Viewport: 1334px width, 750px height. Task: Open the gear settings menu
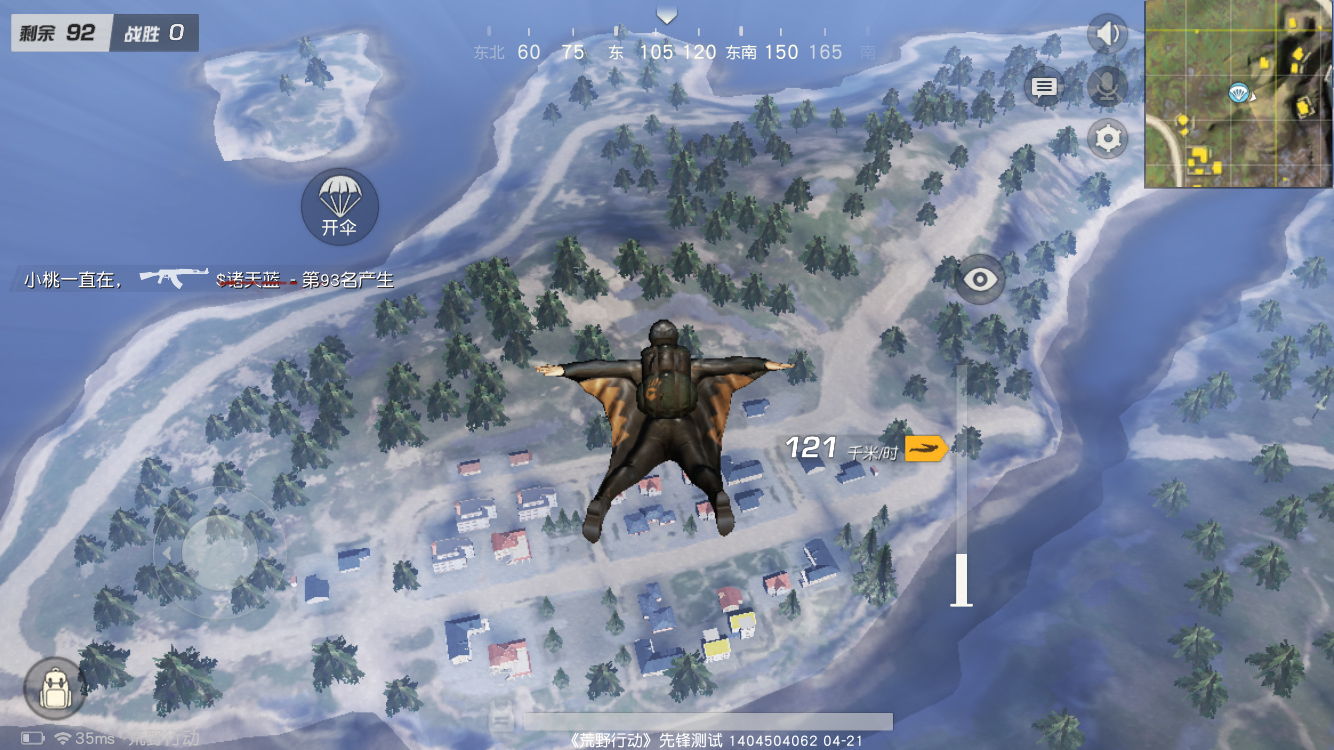click(1107, 138)
